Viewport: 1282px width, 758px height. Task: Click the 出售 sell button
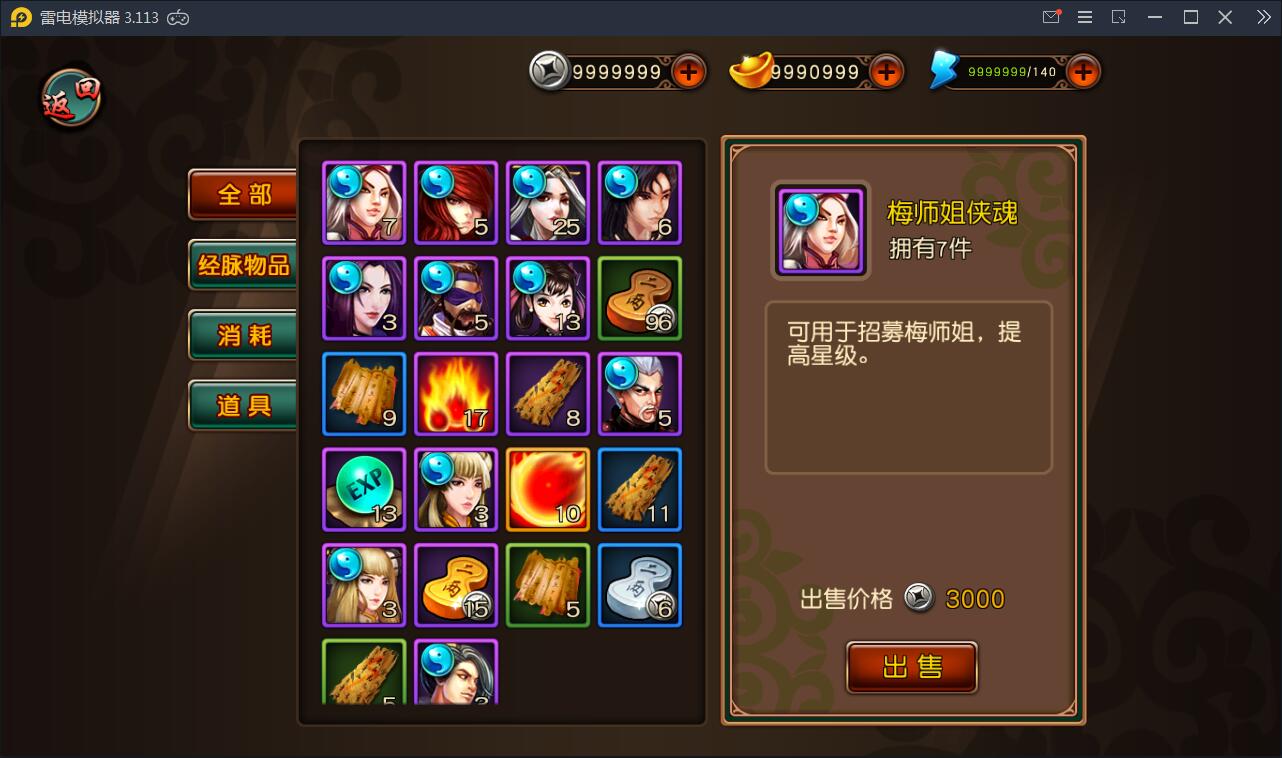[911, 666]
